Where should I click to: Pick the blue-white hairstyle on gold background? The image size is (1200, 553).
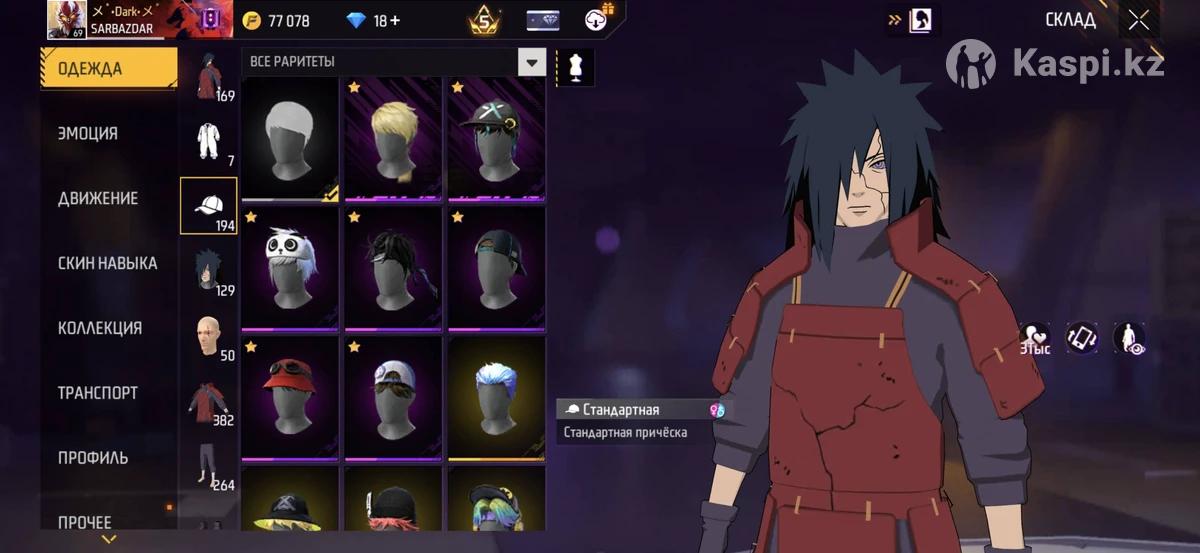[x=496, y=397]
